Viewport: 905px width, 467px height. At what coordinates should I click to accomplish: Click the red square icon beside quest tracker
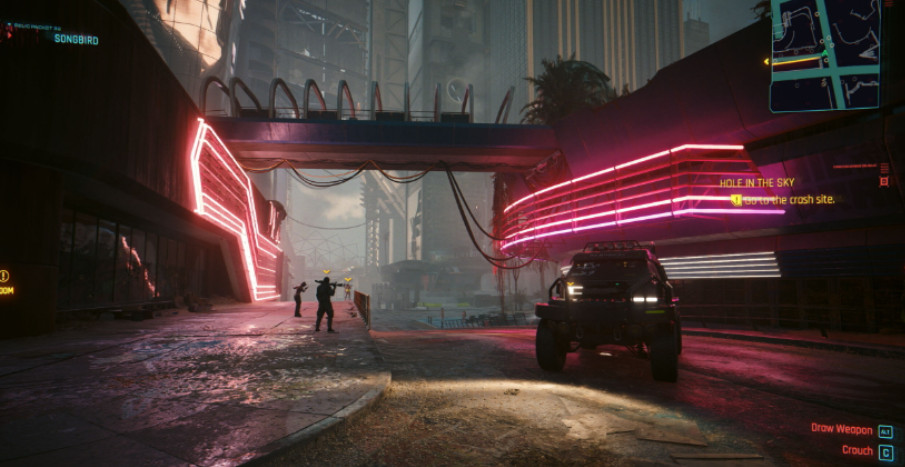coord(883,181)
